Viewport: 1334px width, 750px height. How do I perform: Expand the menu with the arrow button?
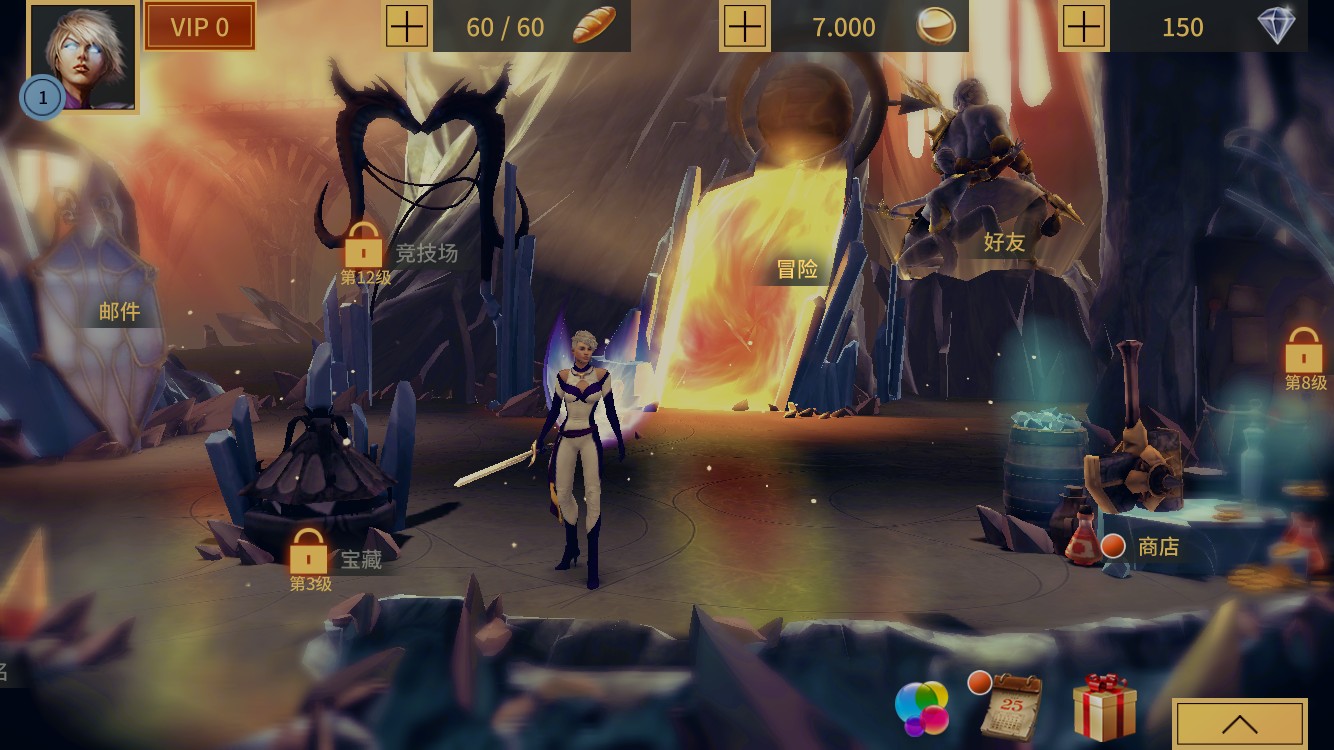1240,723
